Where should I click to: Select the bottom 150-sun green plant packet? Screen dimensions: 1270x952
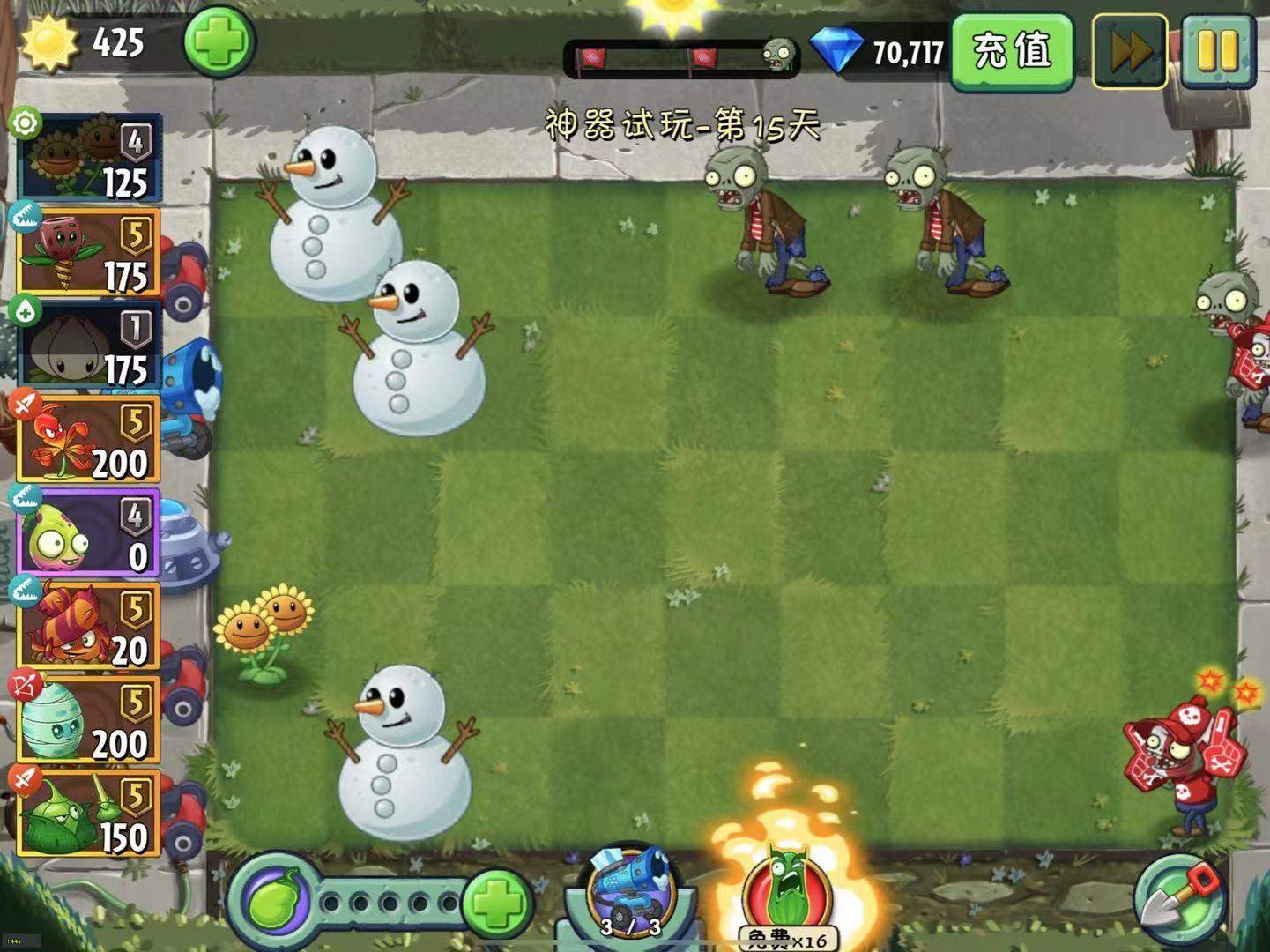pyautogui.click(x=88, y=811)
